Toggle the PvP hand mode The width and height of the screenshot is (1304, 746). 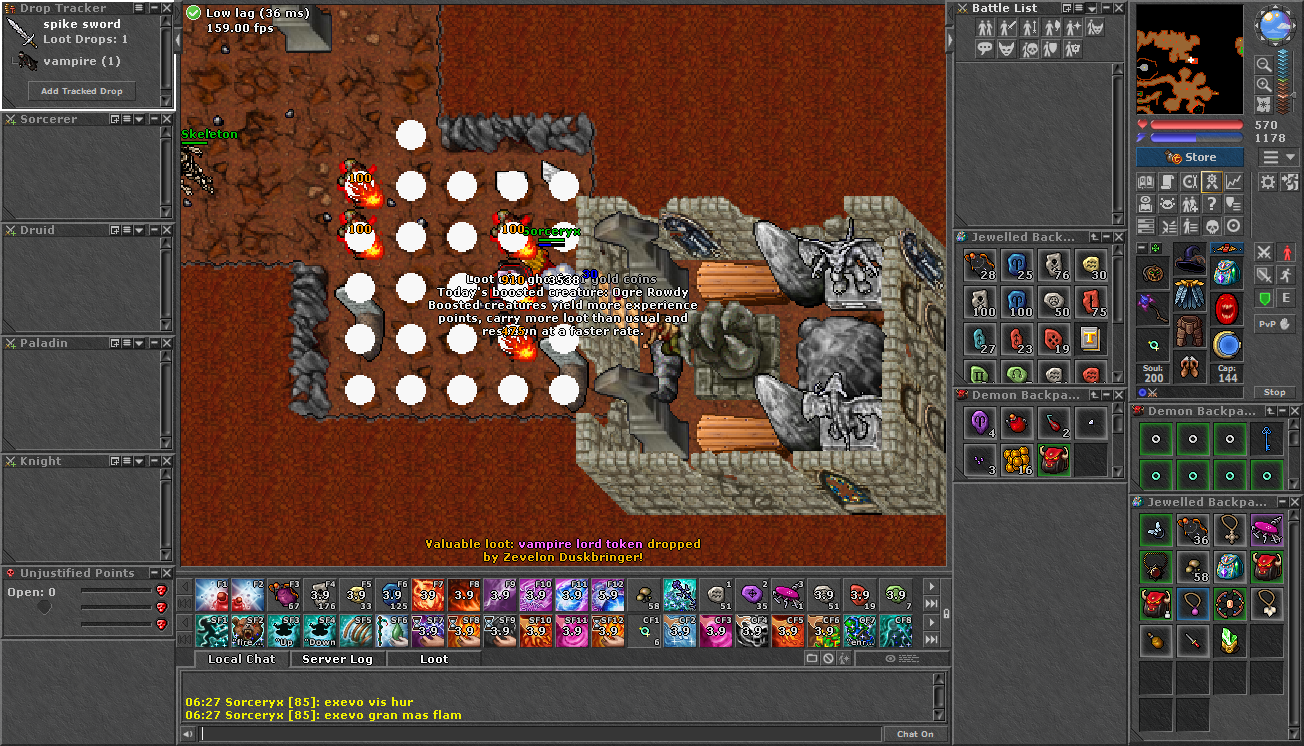pos(1274,324)
